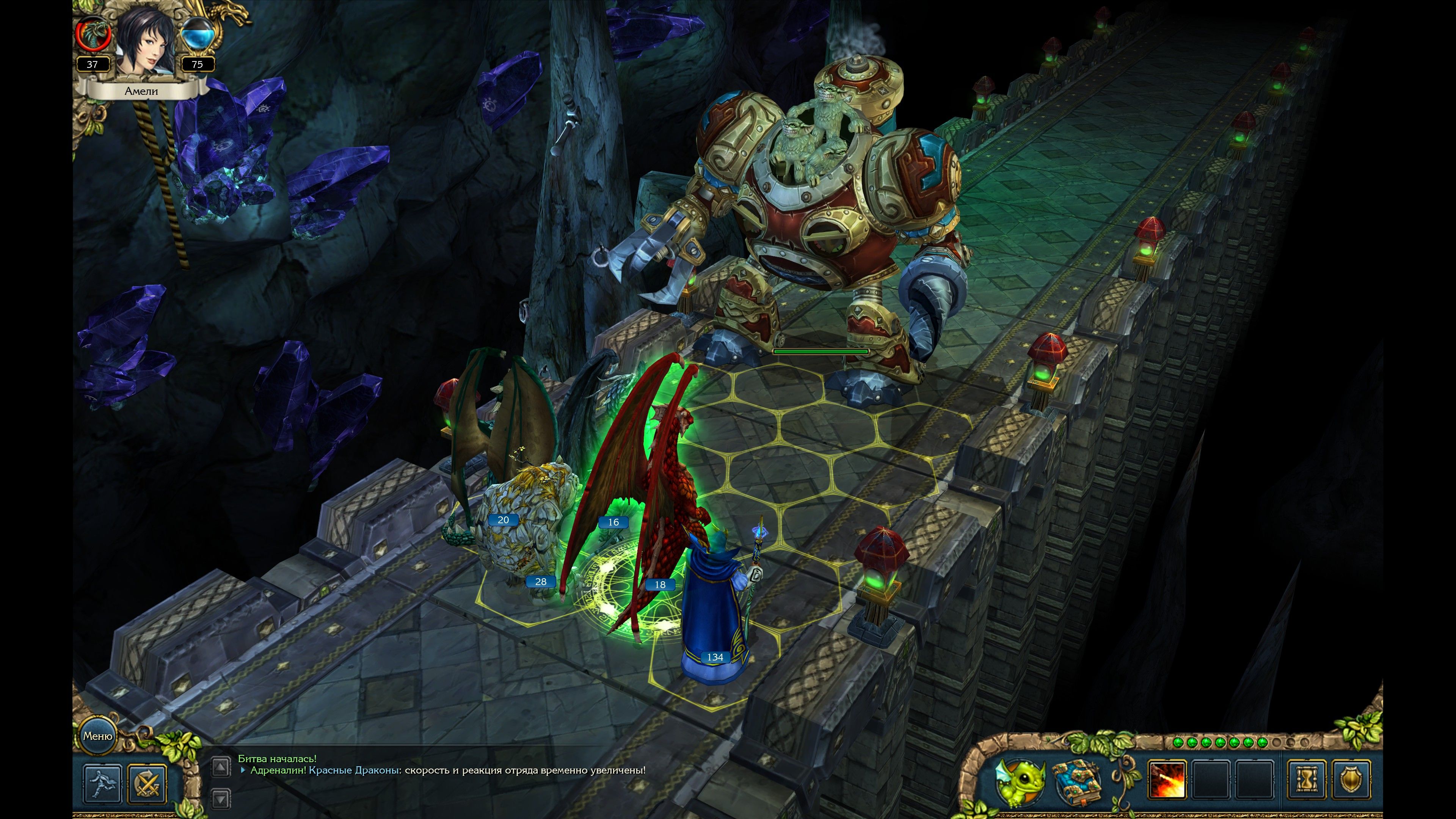The image size is (1456, 819).
Task: Choose the hourglass wait button
Action: tap(1306, 781)
